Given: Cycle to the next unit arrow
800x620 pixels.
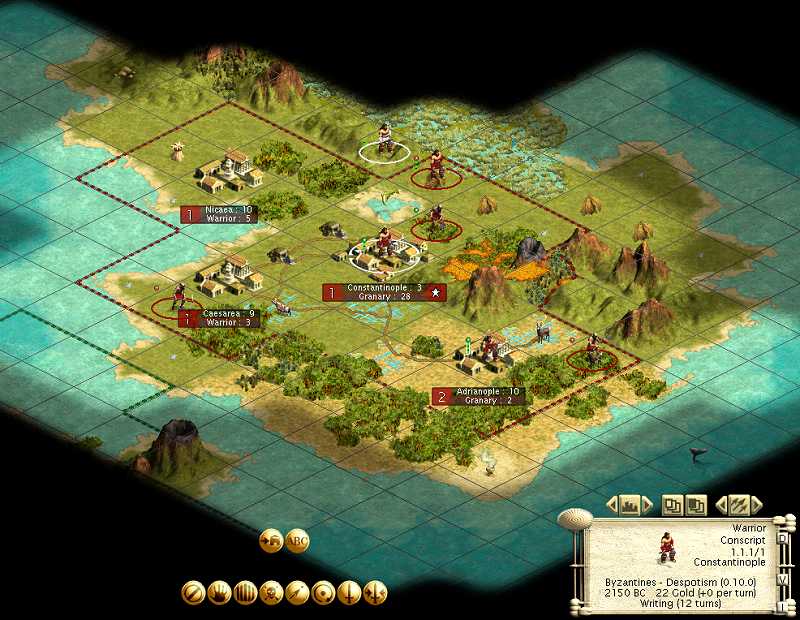Looking at the screenshot, I should pos(757,505).
